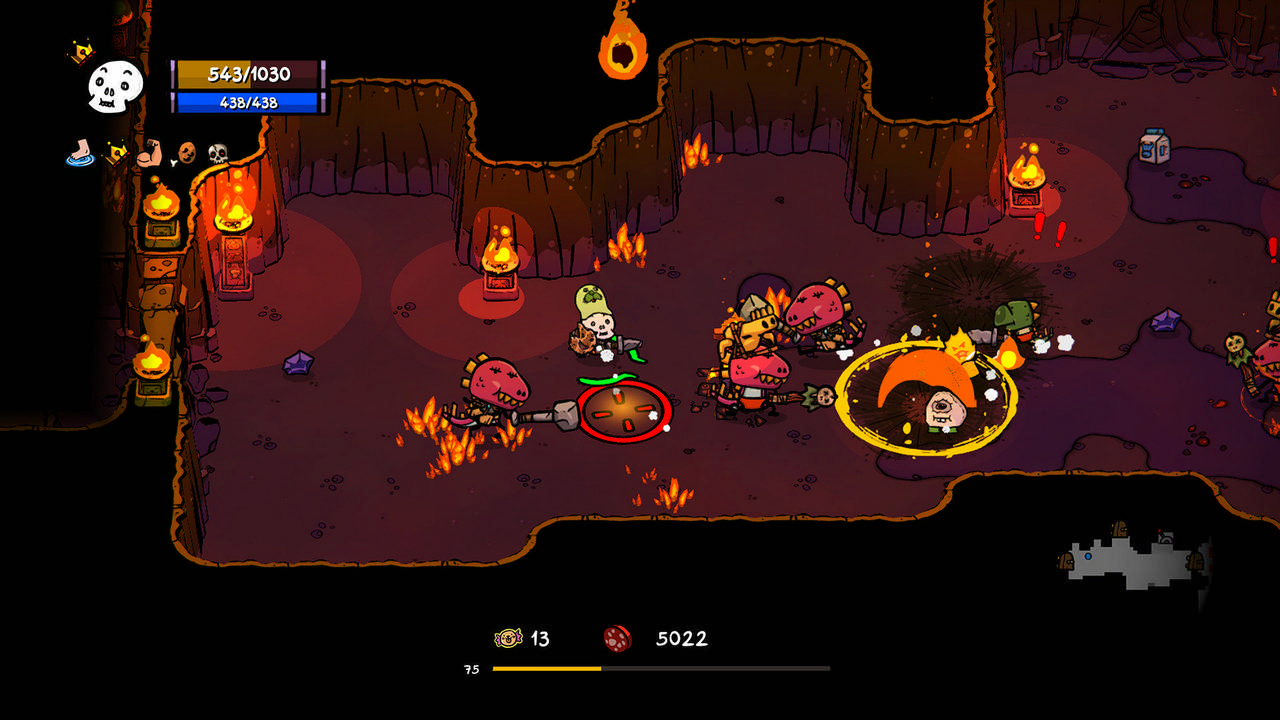
Task: Click the health bar showing 543/1030
Action: tap(248, 73)
